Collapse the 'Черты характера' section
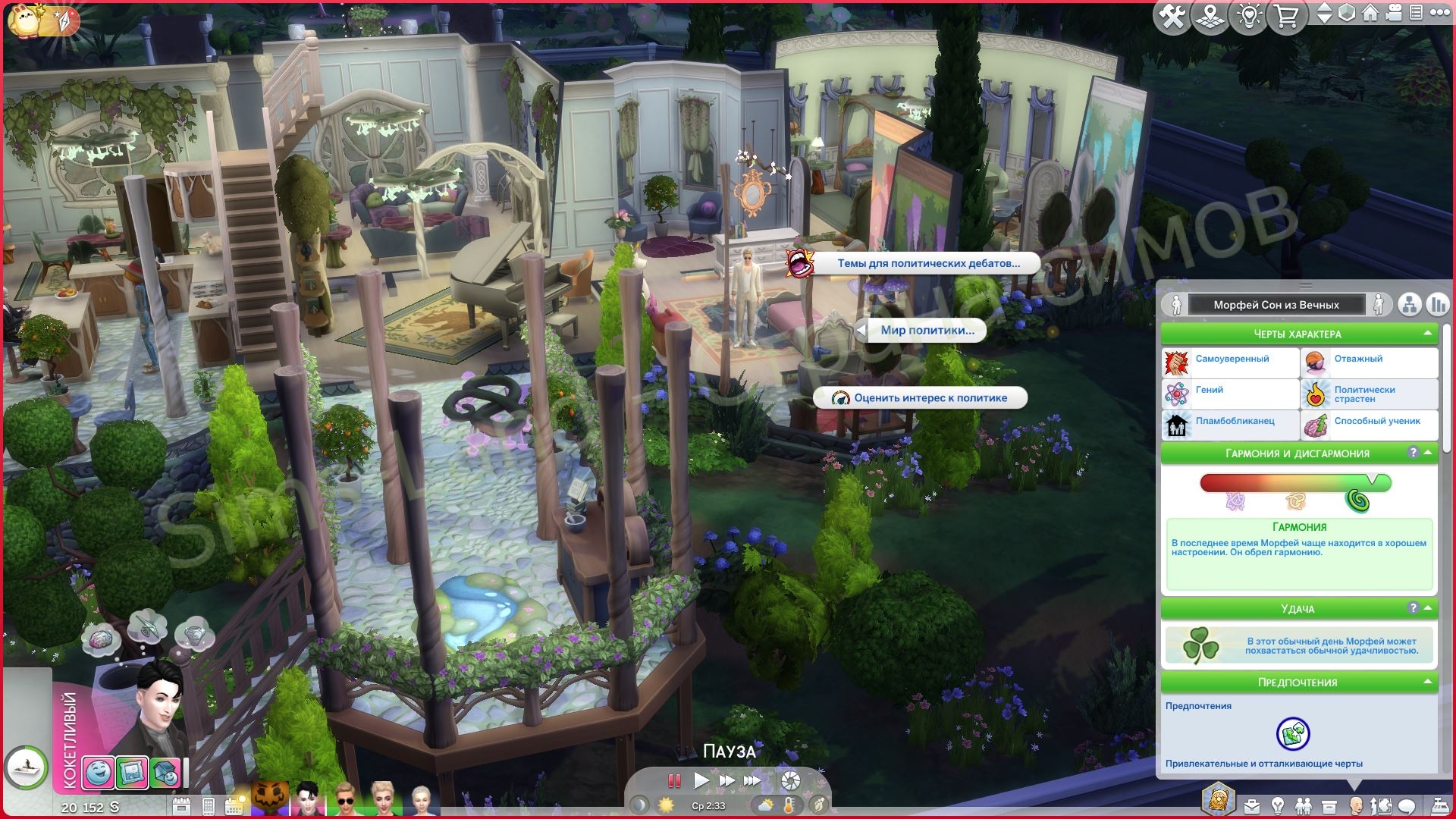The width and height of the screenshot is (1456, 819). tap(1428, 334)
